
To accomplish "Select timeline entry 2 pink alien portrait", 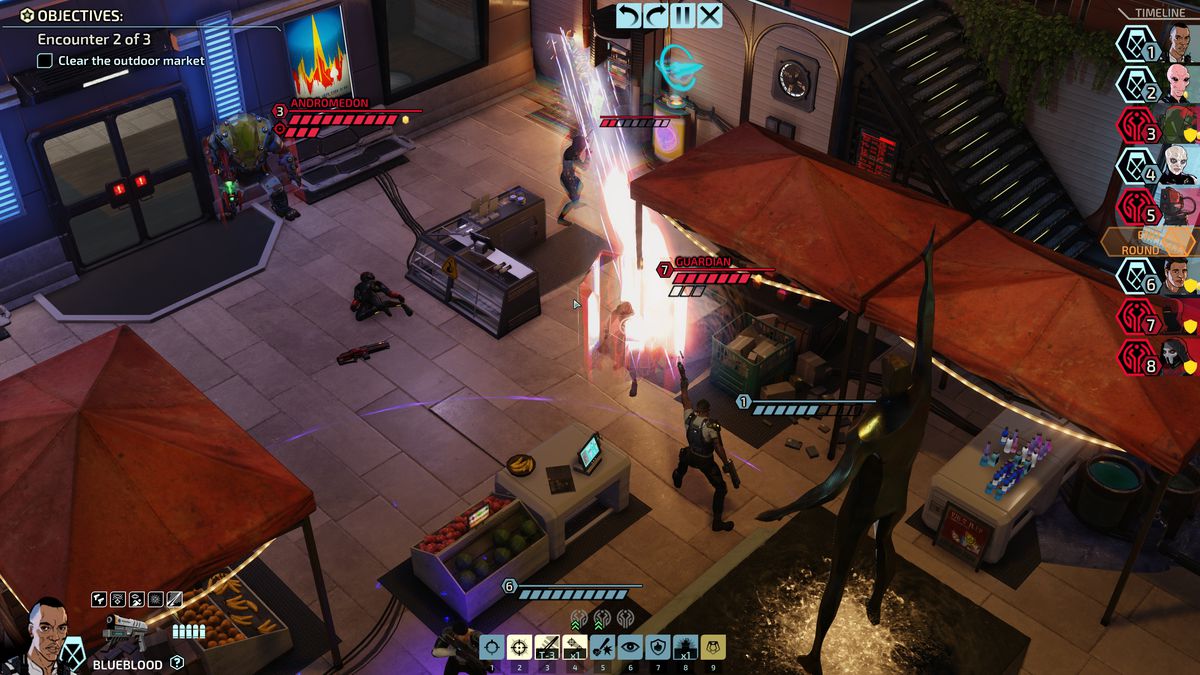I will tap(1180, 85).
